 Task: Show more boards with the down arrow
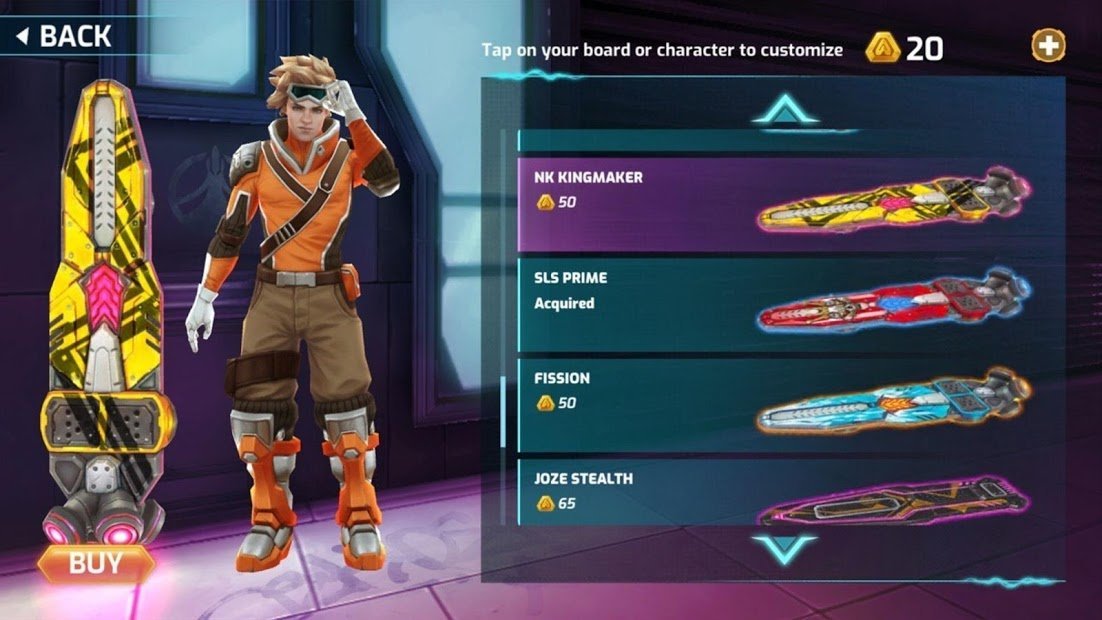pos(785,548)
